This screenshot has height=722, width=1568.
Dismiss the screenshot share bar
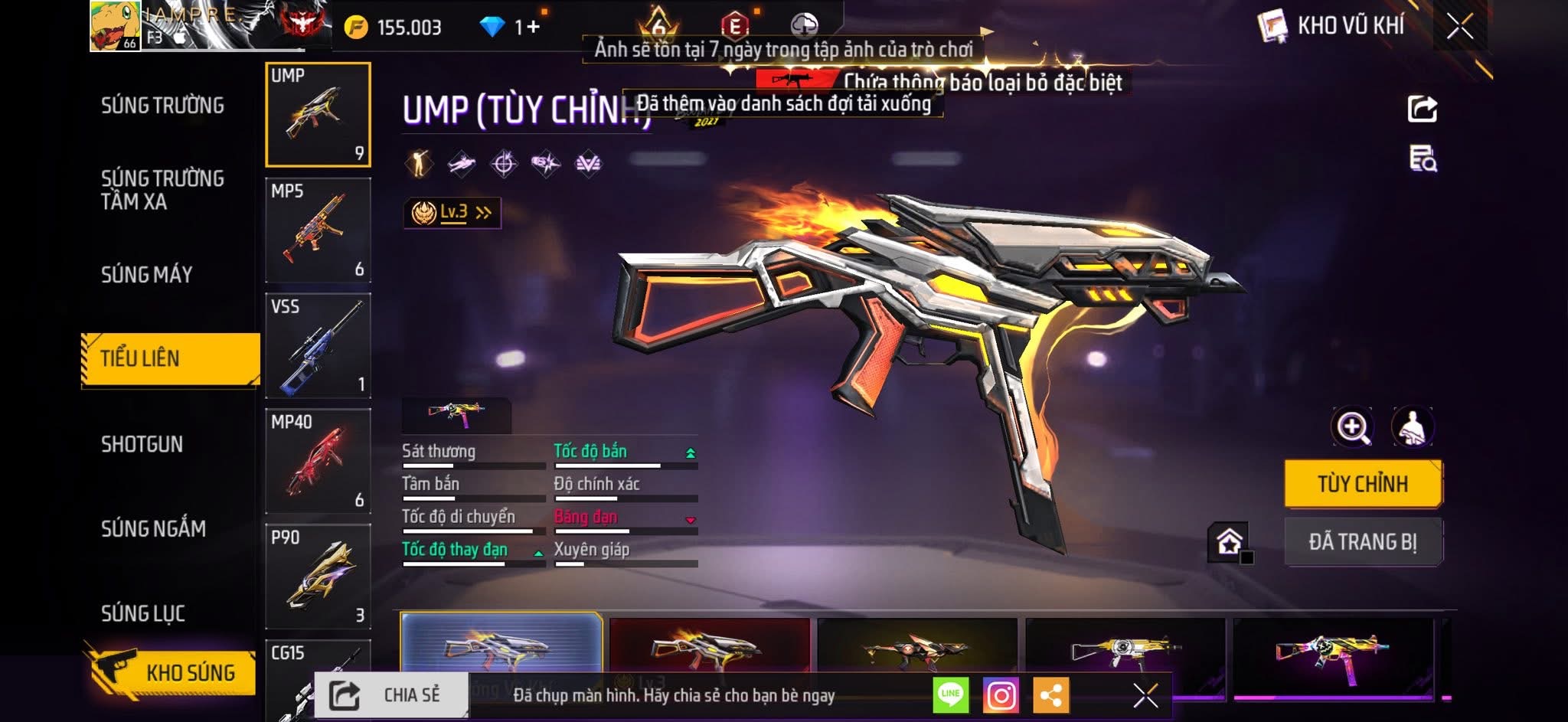(1145, 695)
